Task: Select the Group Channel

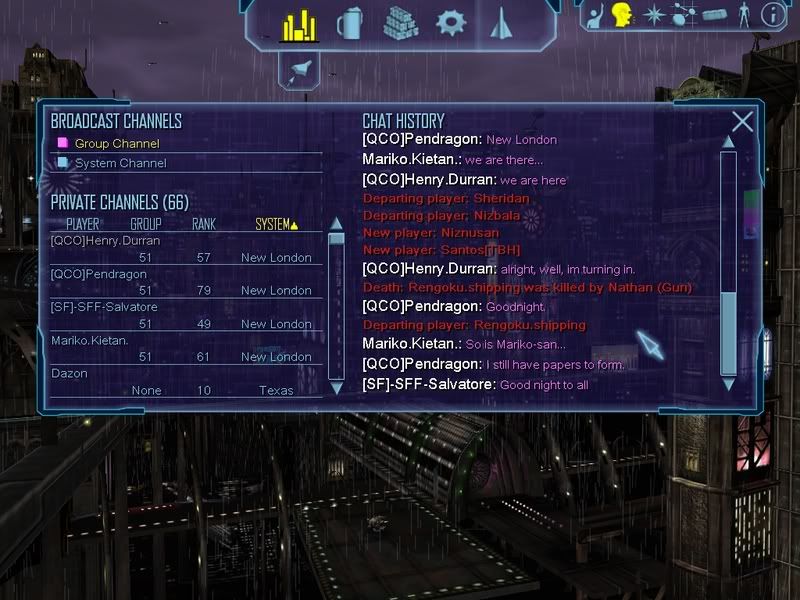Action: 117,144
